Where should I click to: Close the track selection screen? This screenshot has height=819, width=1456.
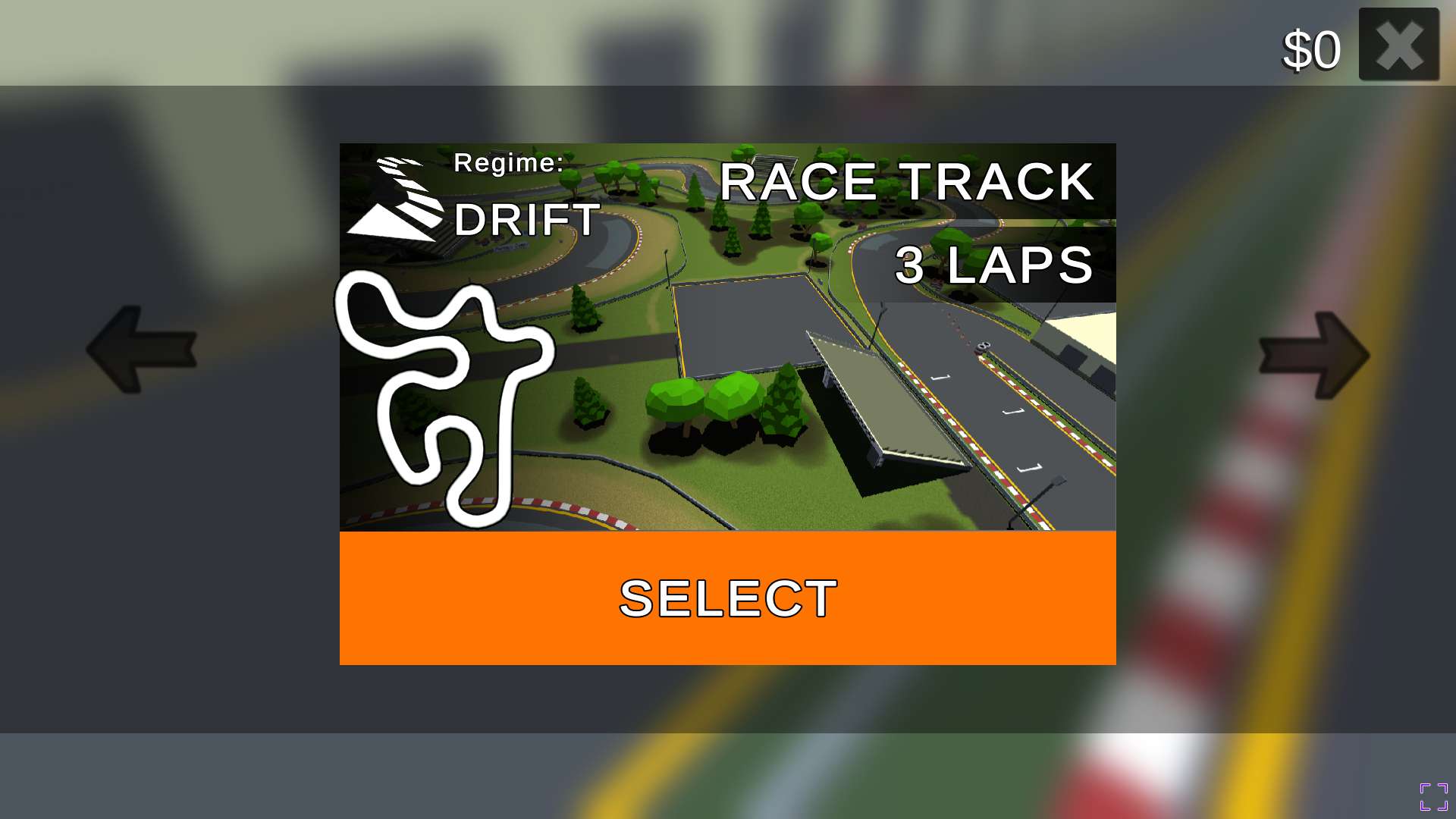click(x=1398, y=45)
